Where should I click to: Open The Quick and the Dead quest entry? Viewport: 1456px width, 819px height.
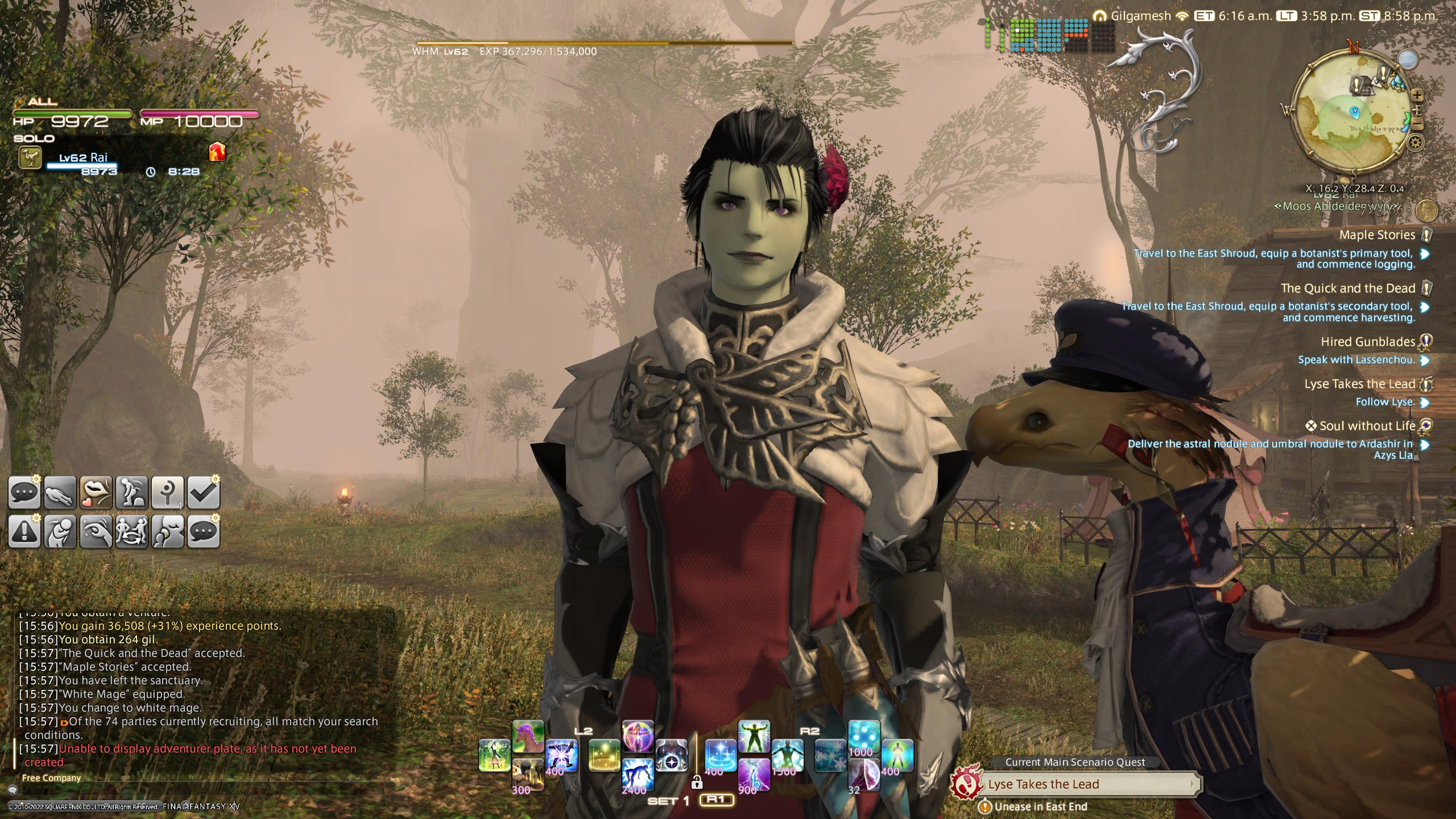click(x=1348, y=288)
